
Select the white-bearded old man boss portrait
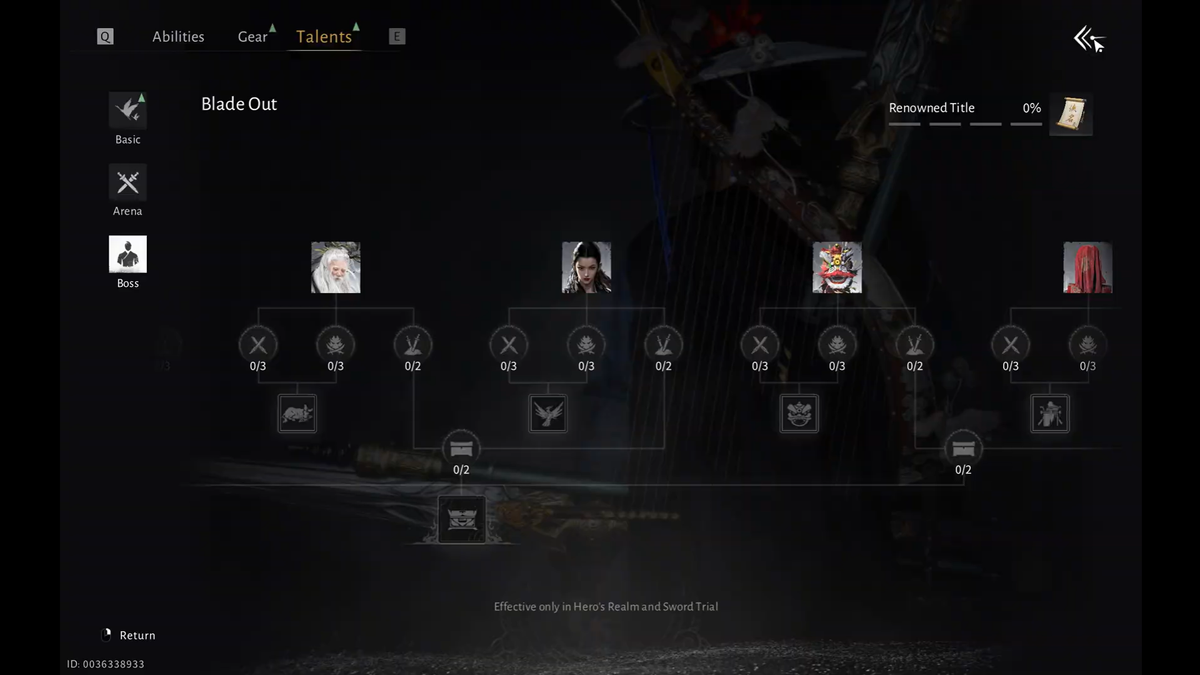[336, 267]
